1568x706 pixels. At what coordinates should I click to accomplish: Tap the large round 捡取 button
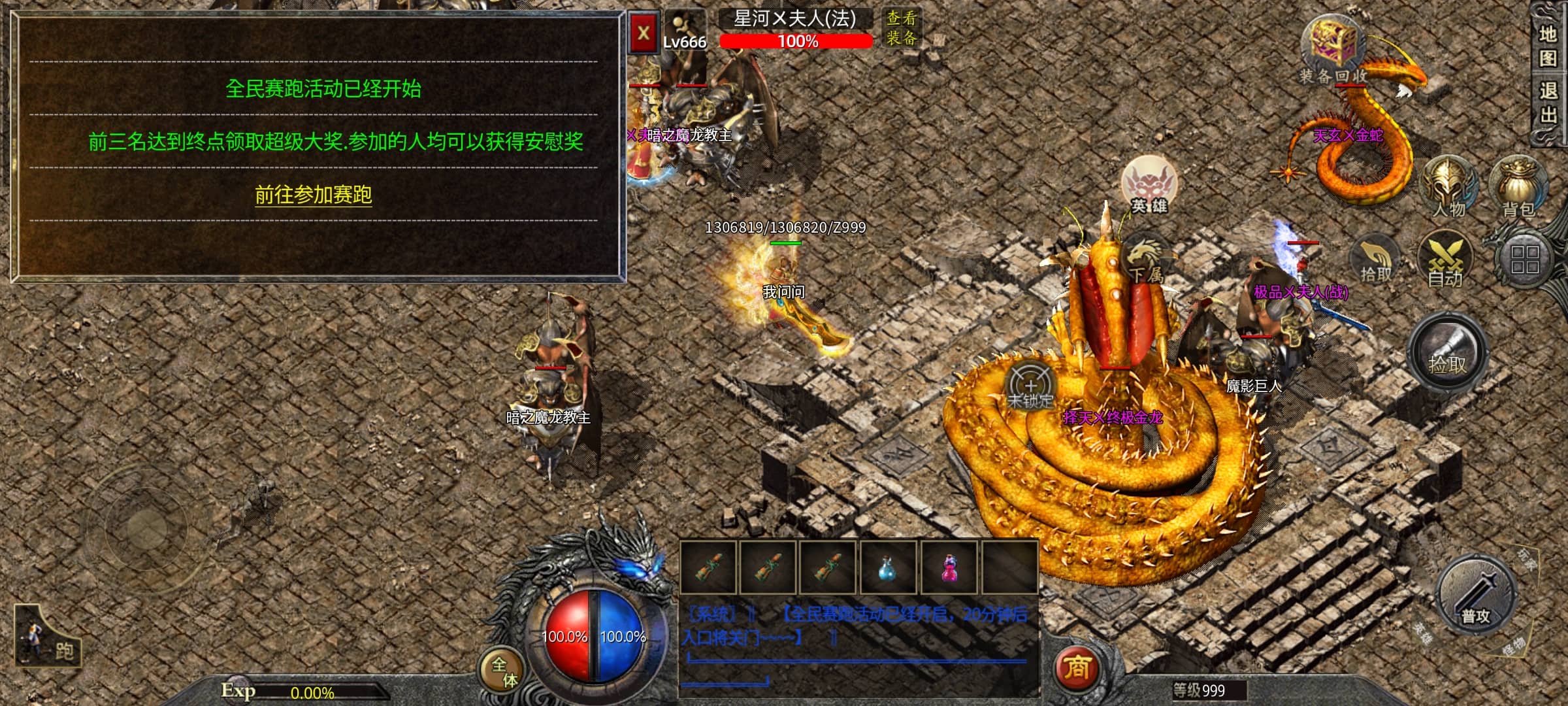[1448, 355]
